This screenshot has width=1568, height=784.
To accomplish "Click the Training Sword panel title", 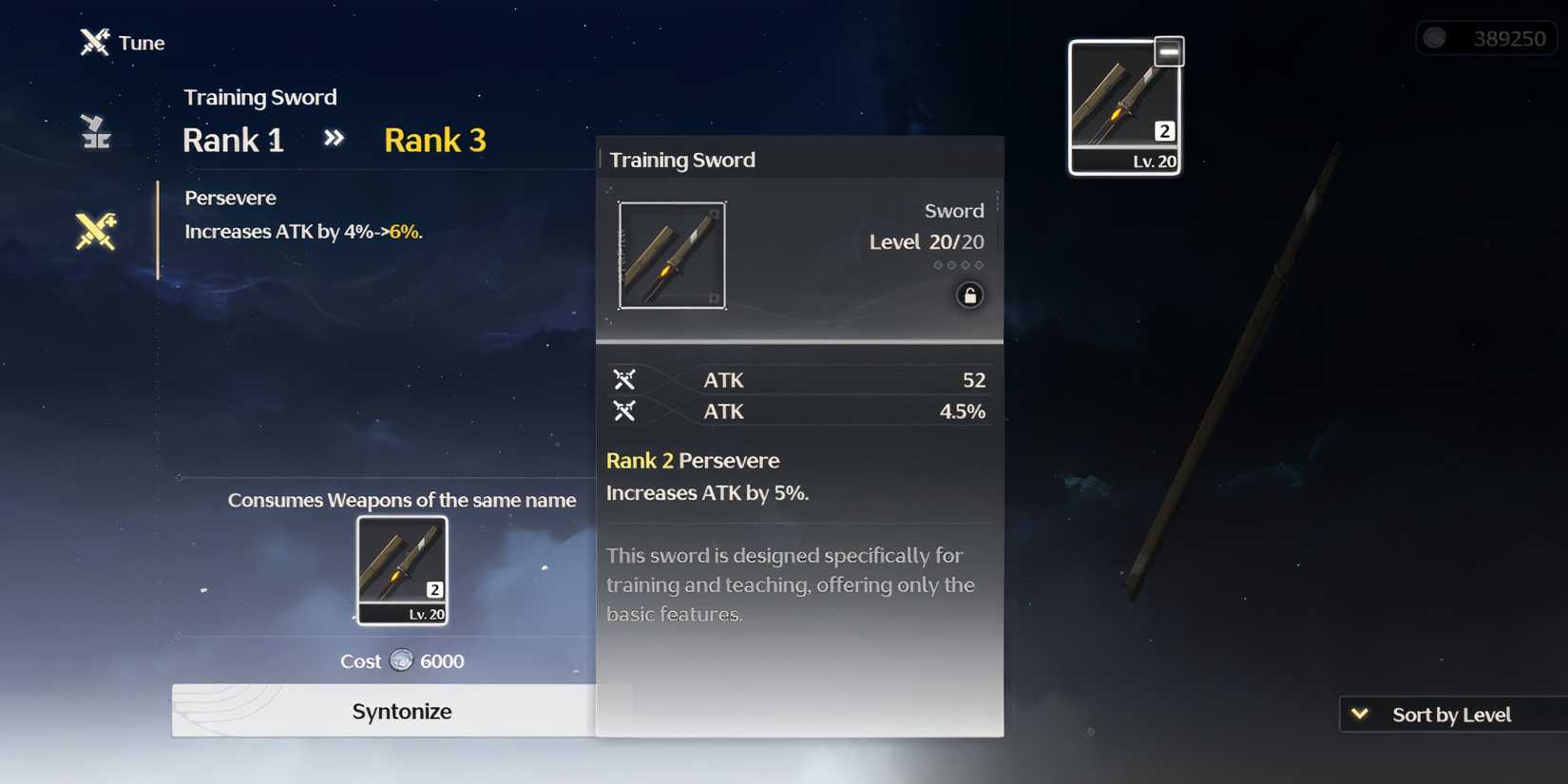I will click(681, 160).
